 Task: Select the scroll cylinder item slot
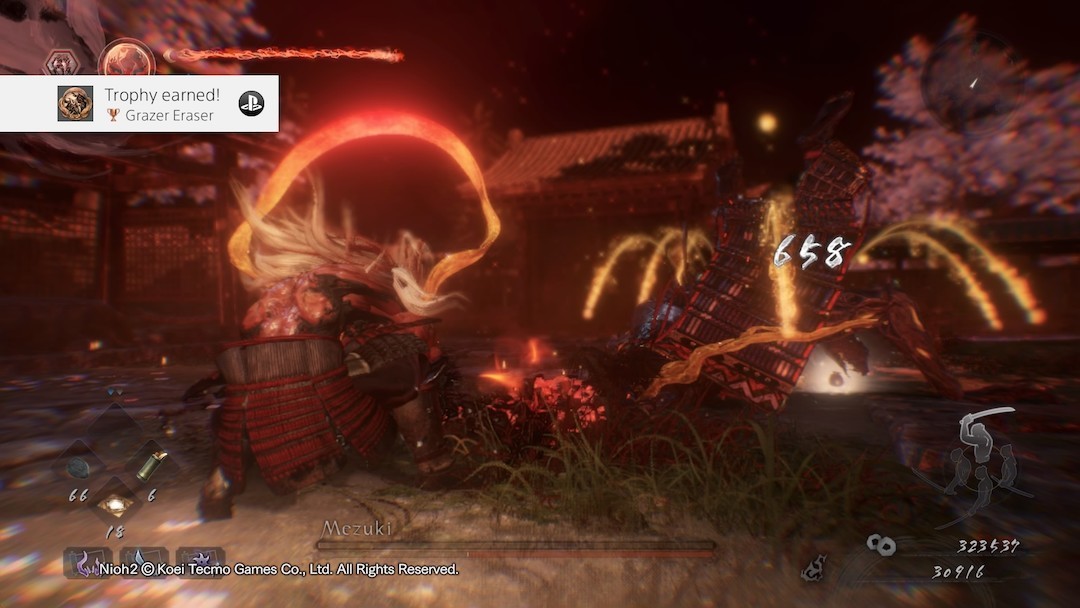(x=152, y=465)
